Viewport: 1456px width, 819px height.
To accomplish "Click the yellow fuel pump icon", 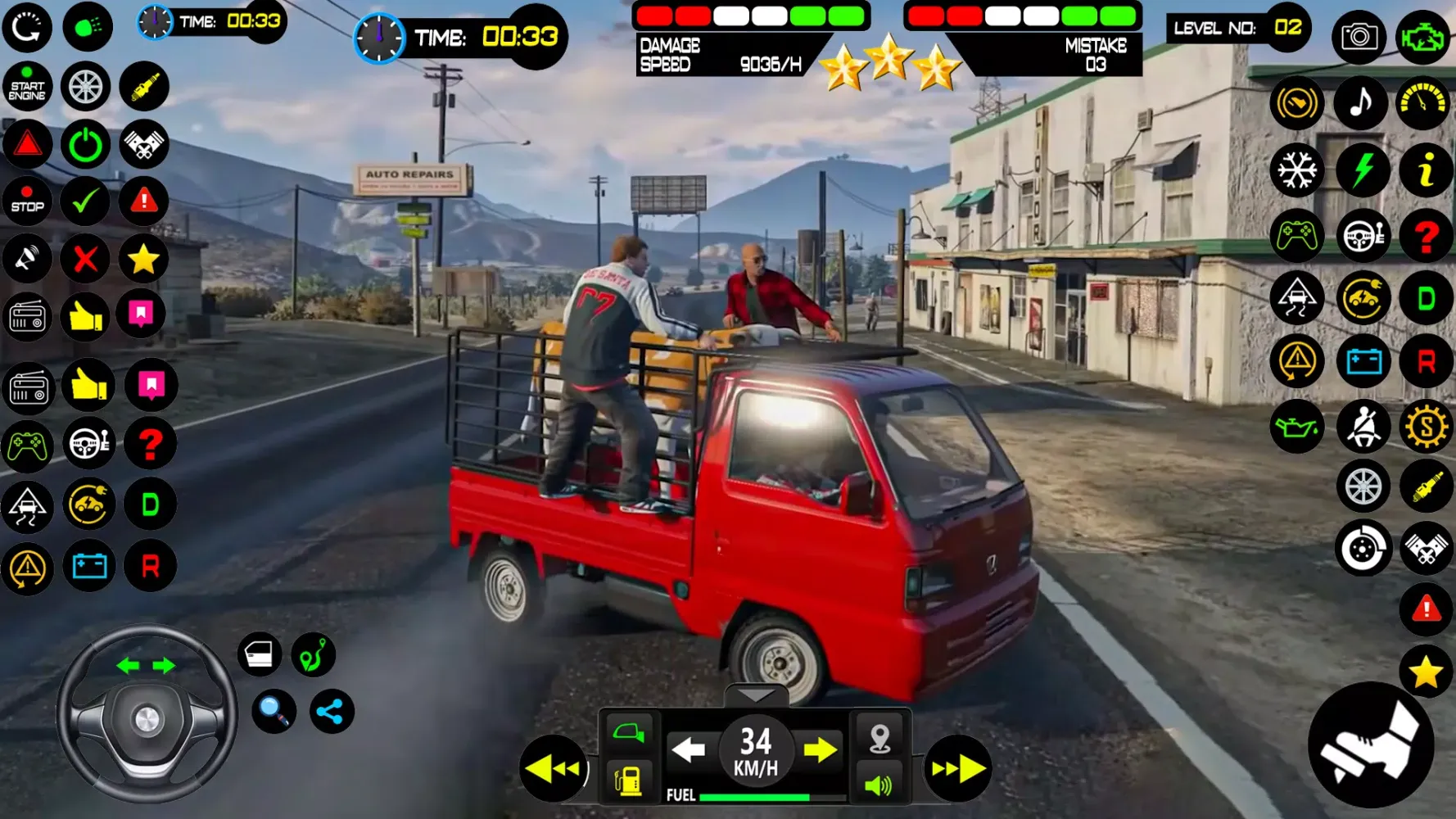I will tap(629, 780).
